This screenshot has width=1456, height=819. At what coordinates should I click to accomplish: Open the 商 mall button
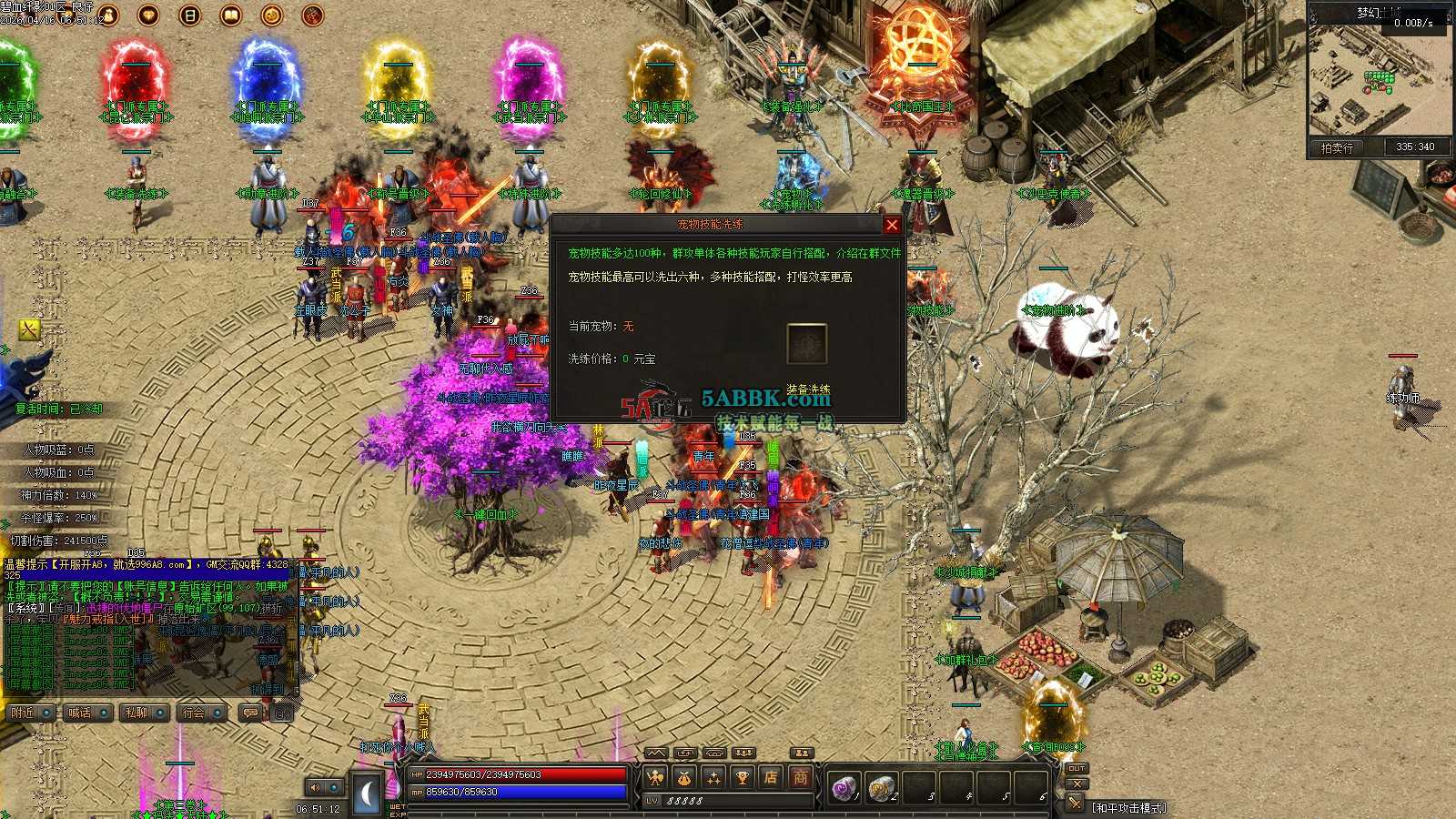[800, 777]
